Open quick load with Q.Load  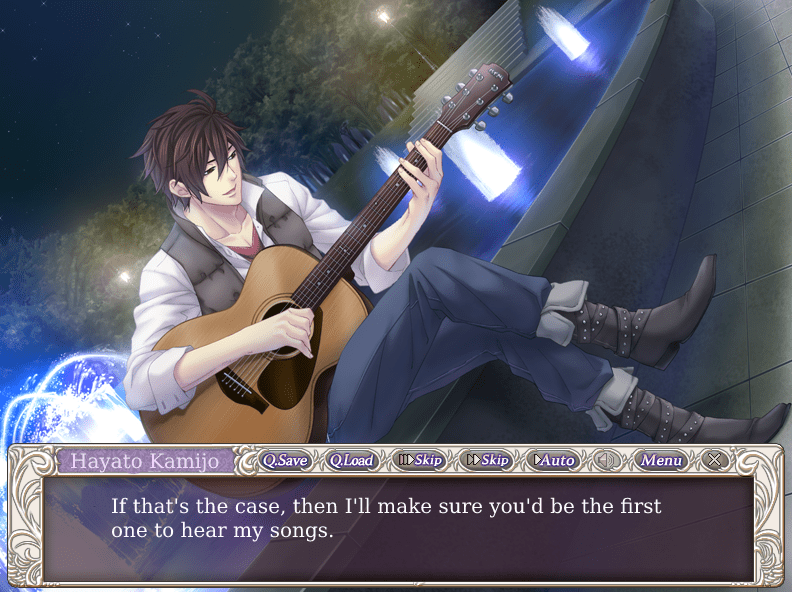click(351, 460)
